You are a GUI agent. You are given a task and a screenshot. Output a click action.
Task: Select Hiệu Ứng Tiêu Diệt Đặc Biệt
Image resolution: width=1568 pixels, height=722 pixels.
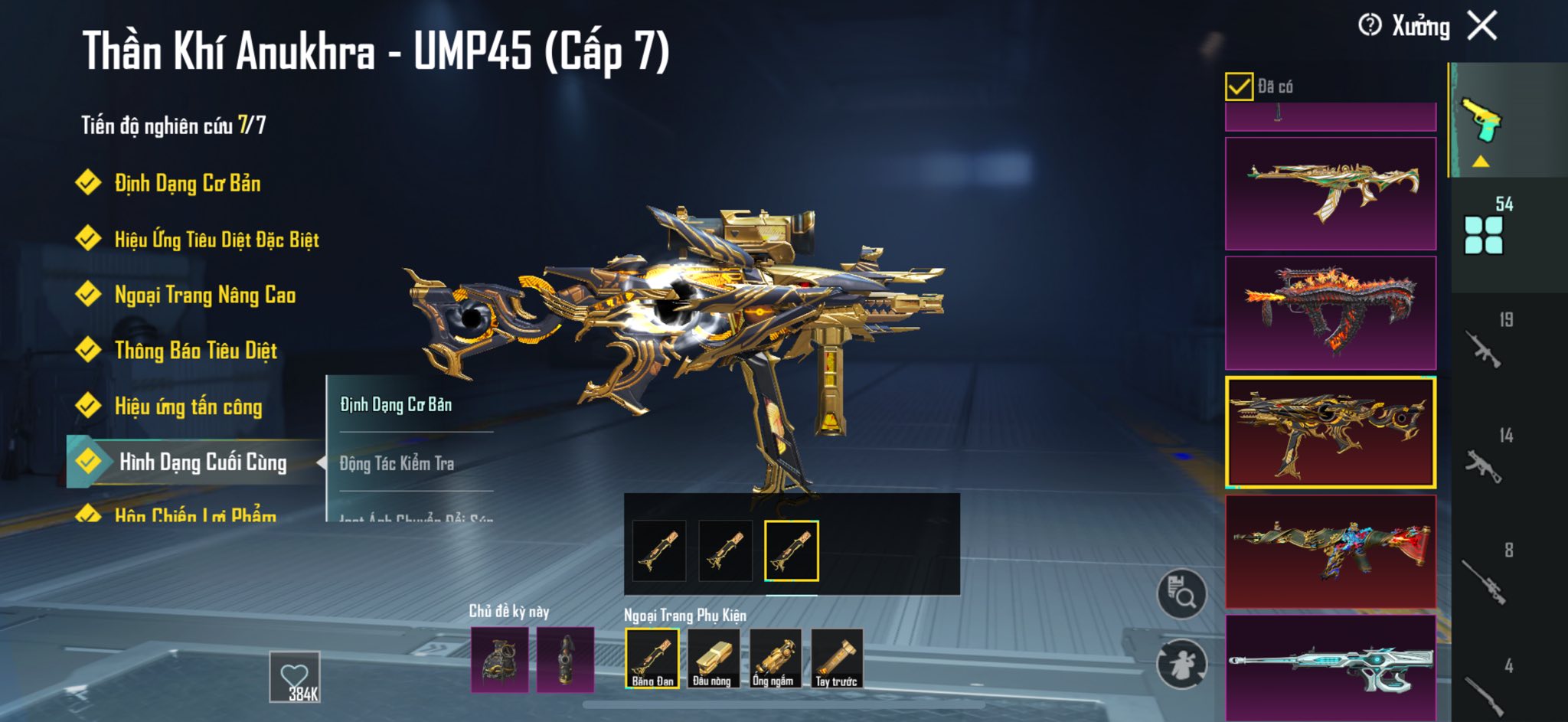tap(216, 240)
